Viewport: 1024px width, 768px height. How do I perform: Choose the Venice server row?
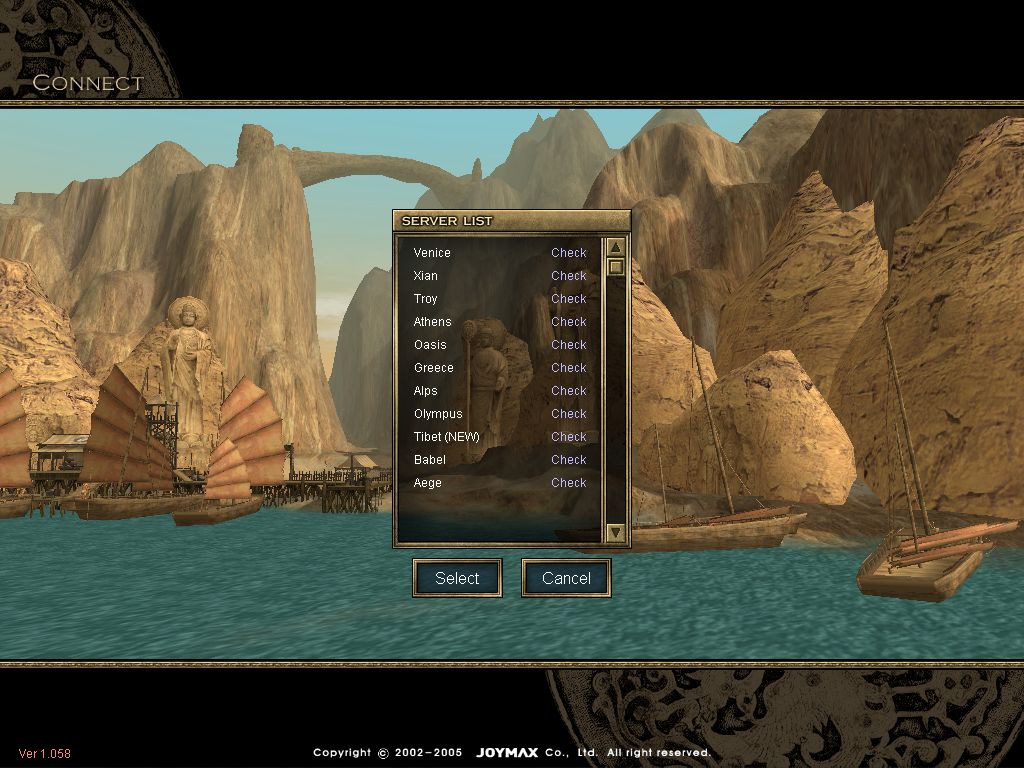click(x=432, y=253)
